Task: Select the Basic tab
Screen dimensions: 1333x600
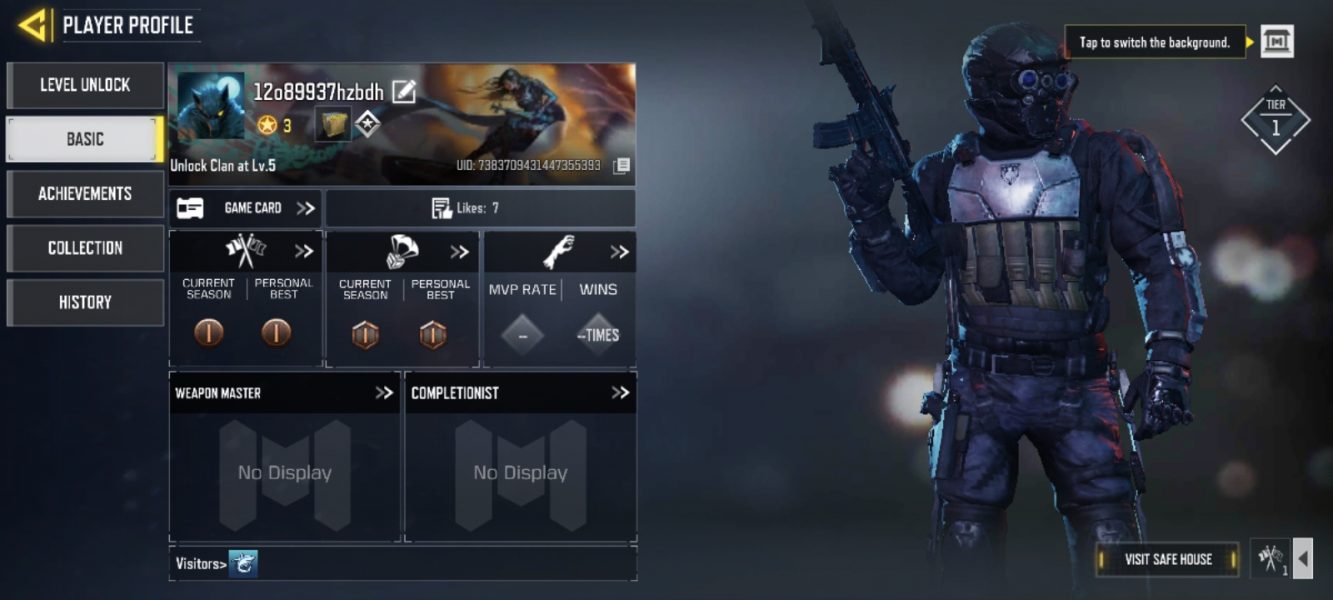Action: pos(85,139)
